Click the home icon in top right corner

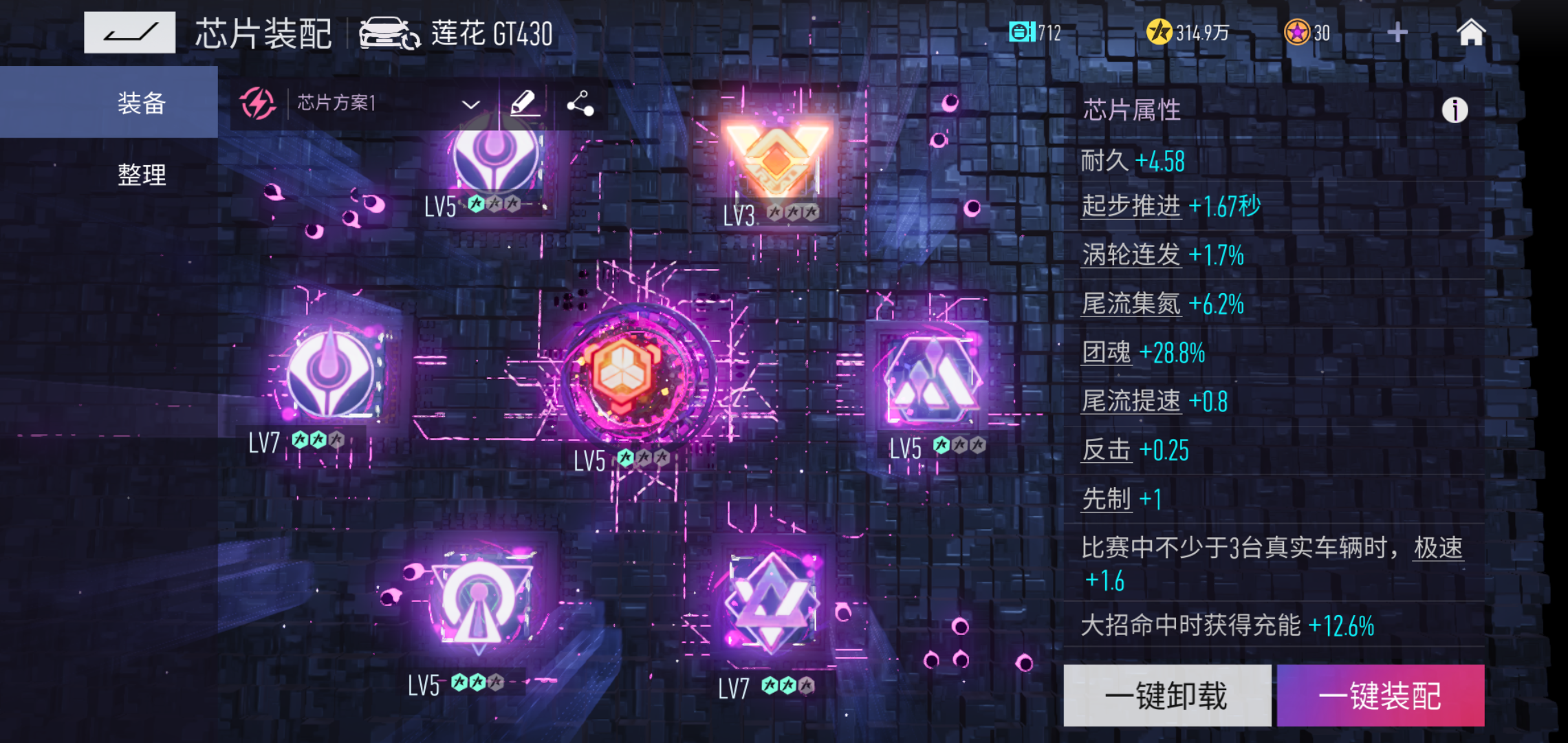[1472, 32]
